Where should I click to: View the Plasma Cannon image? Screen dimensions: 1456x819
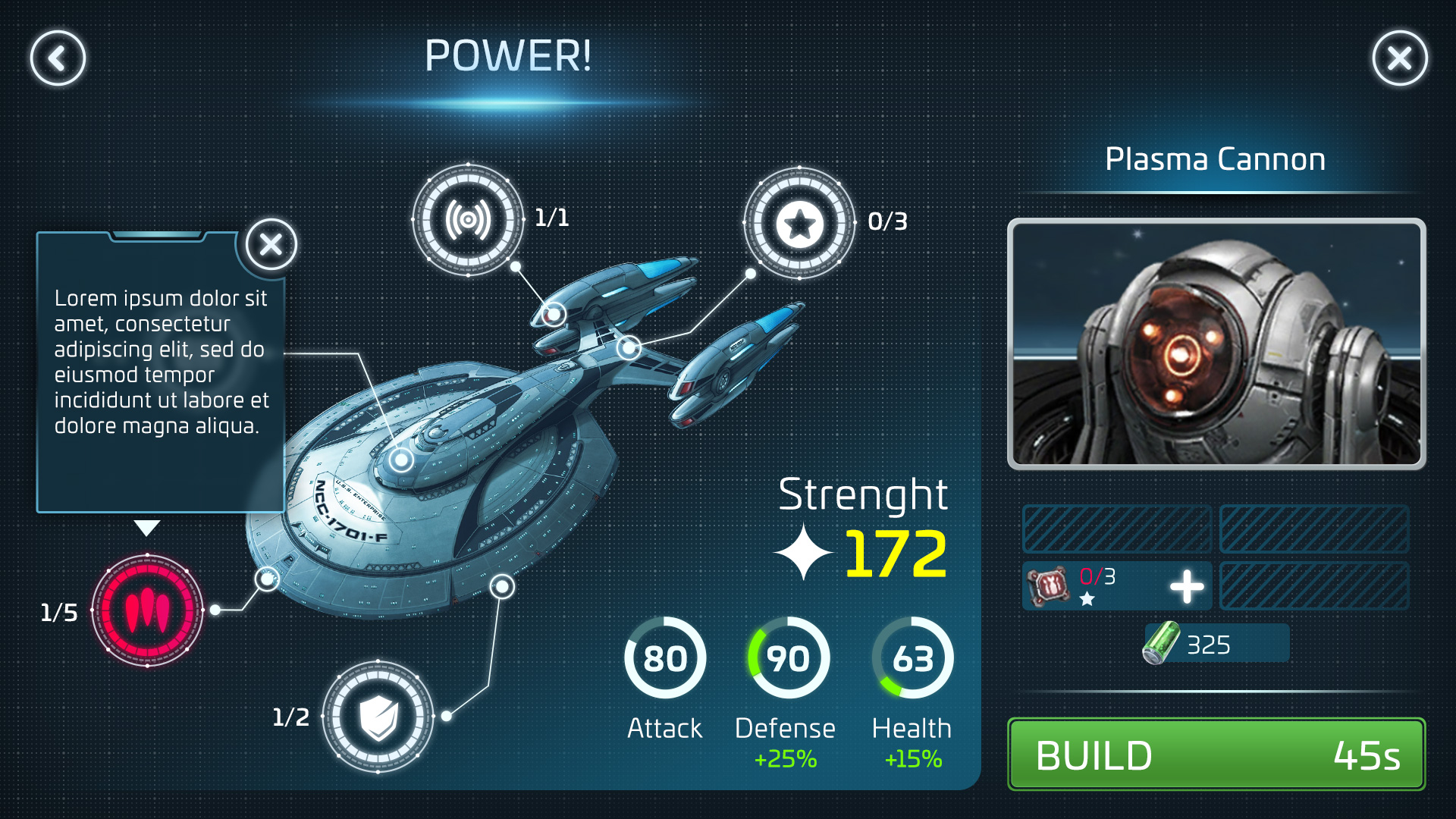coord(1216,344)
